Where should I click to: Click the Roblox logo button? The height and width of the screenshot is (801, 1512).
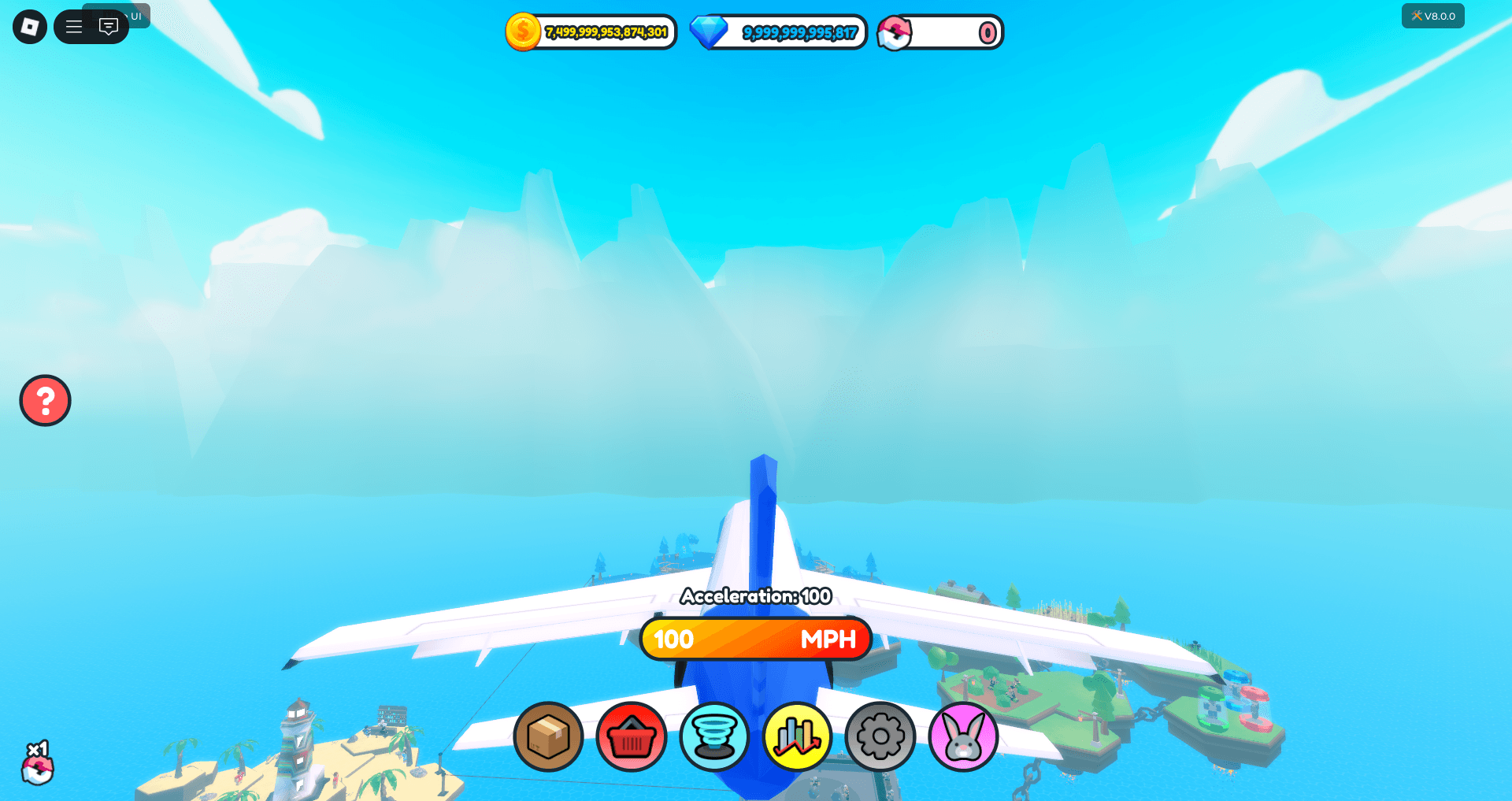(x=29, y=26)
